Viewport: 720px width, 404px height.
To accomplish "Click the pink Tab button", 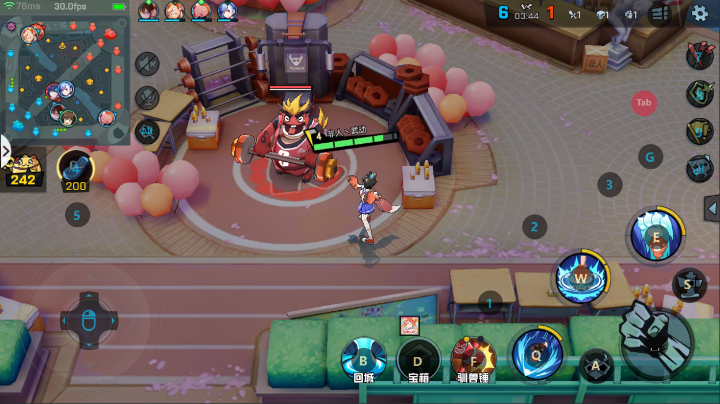I will point(644,102).
